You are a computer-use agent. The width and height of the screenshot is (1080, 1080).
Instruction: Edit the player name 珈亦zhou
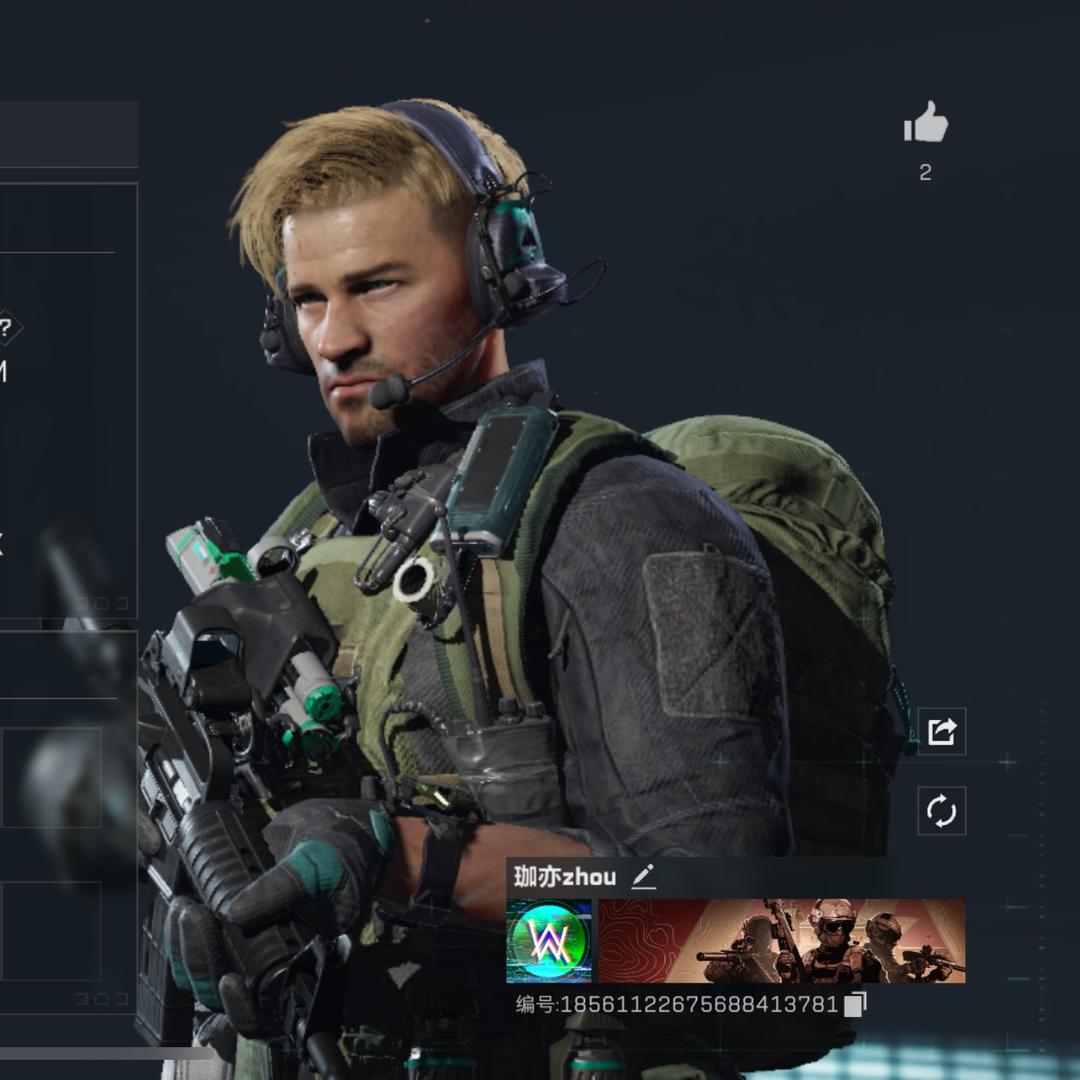(643, 878)
